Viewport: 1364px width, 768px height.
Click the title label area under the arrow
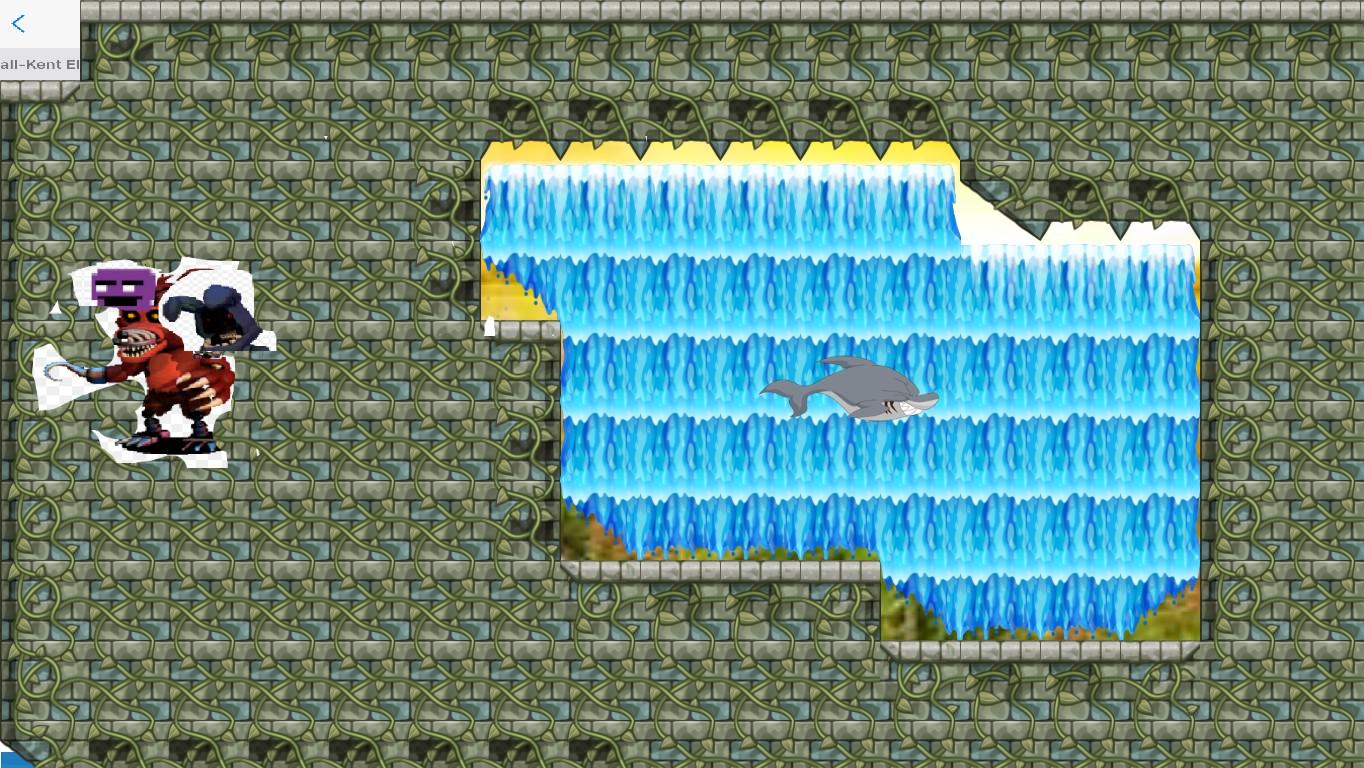coord(38,64)
